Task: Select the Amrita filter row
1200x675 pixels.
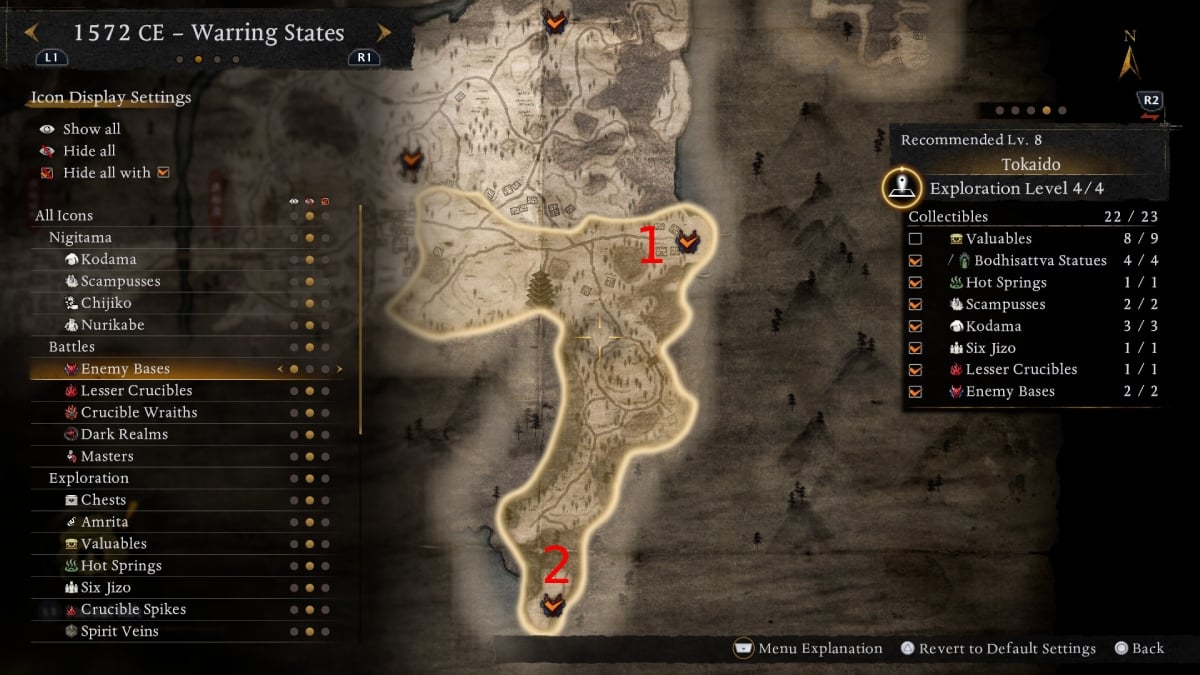Action: click(x=104, y=522)
